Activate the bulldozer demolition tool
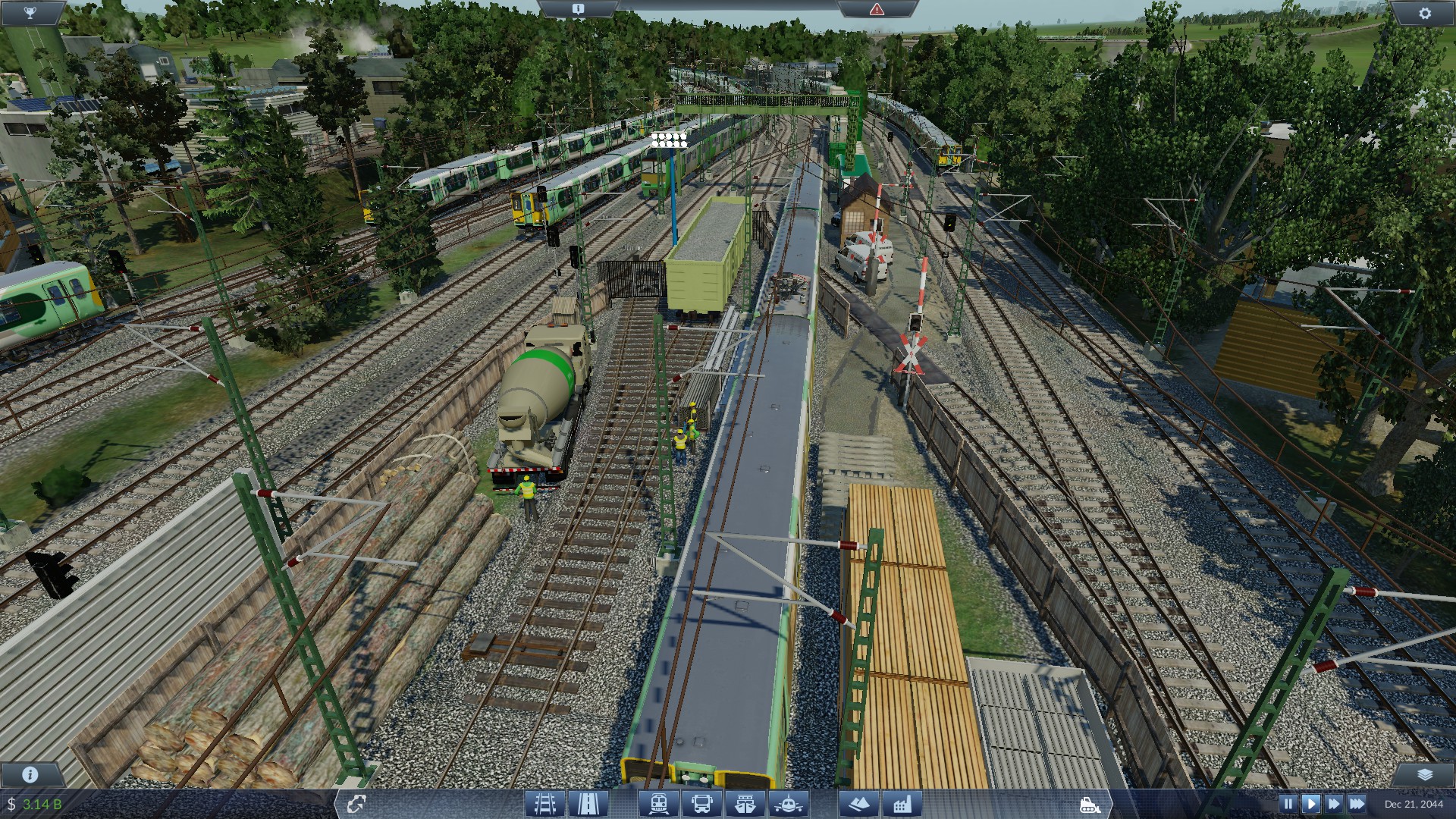Screen dimensions: 1456x819 coord(1090,805)
